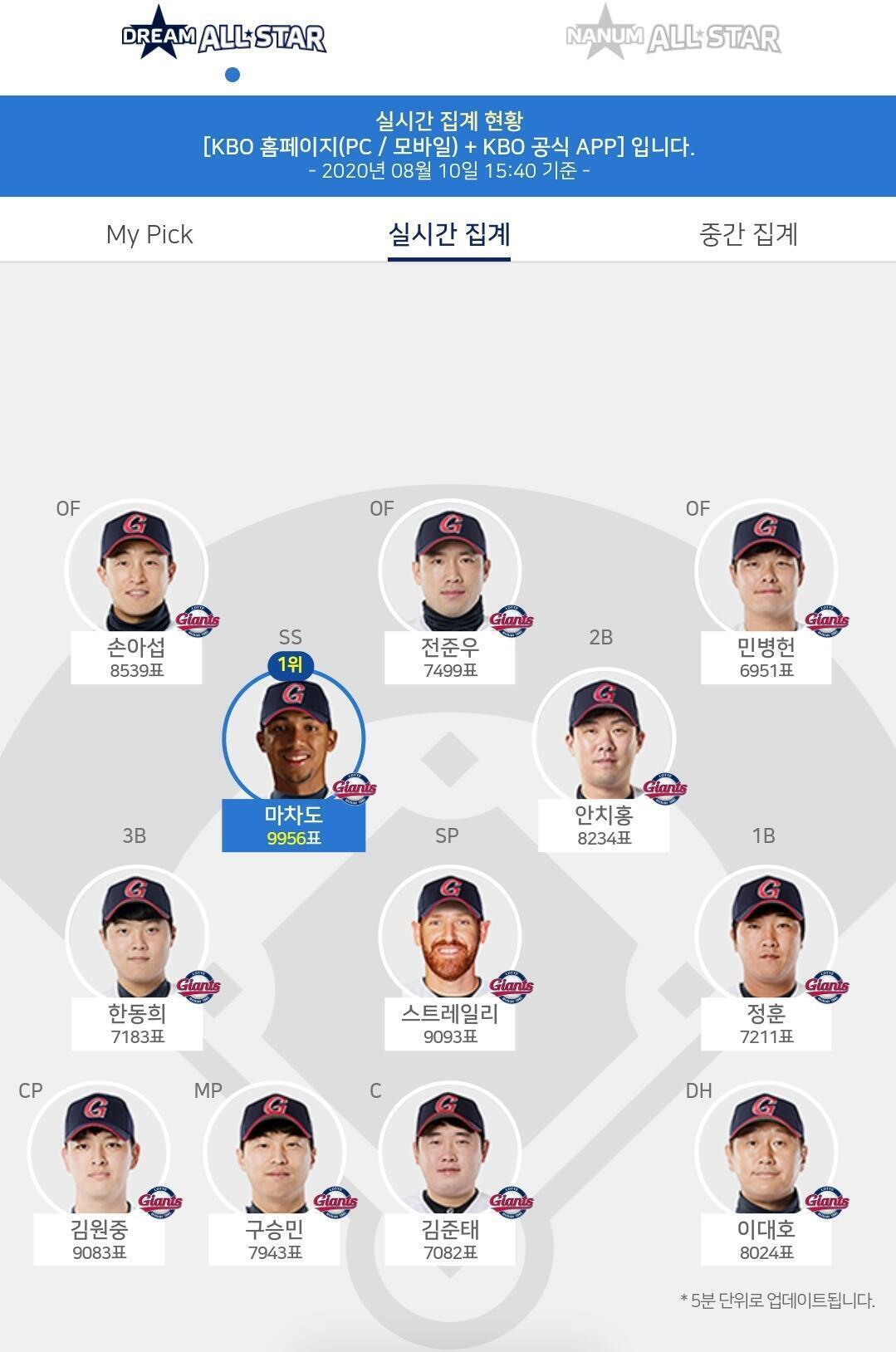Image resolution: width=896 pixels, height=1352 pixels.
Task: Switch to the Dream All-Star team
Action: tap(223, 37)
